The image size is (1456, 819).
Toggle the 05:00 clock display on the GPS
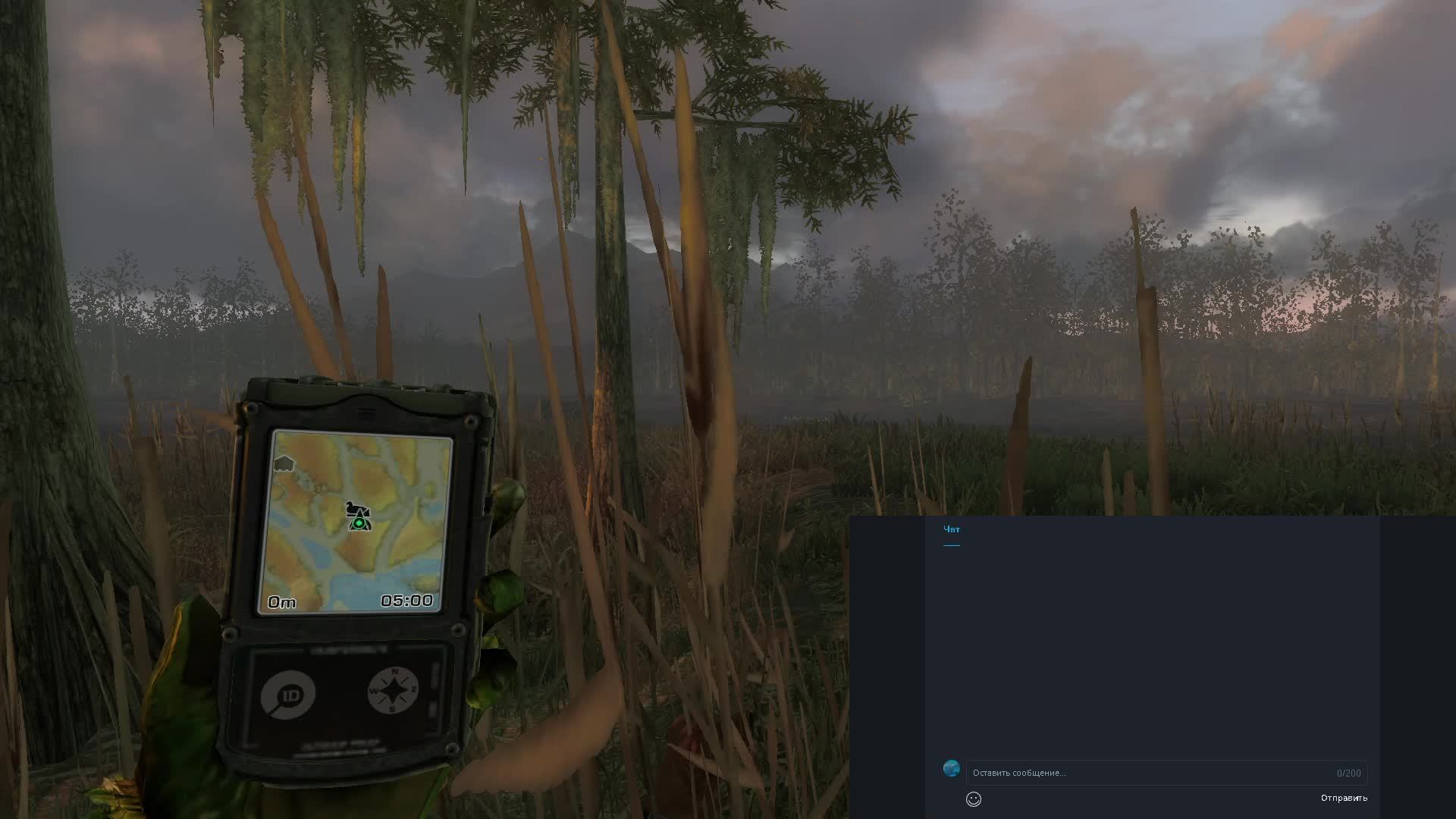(408, 601)
